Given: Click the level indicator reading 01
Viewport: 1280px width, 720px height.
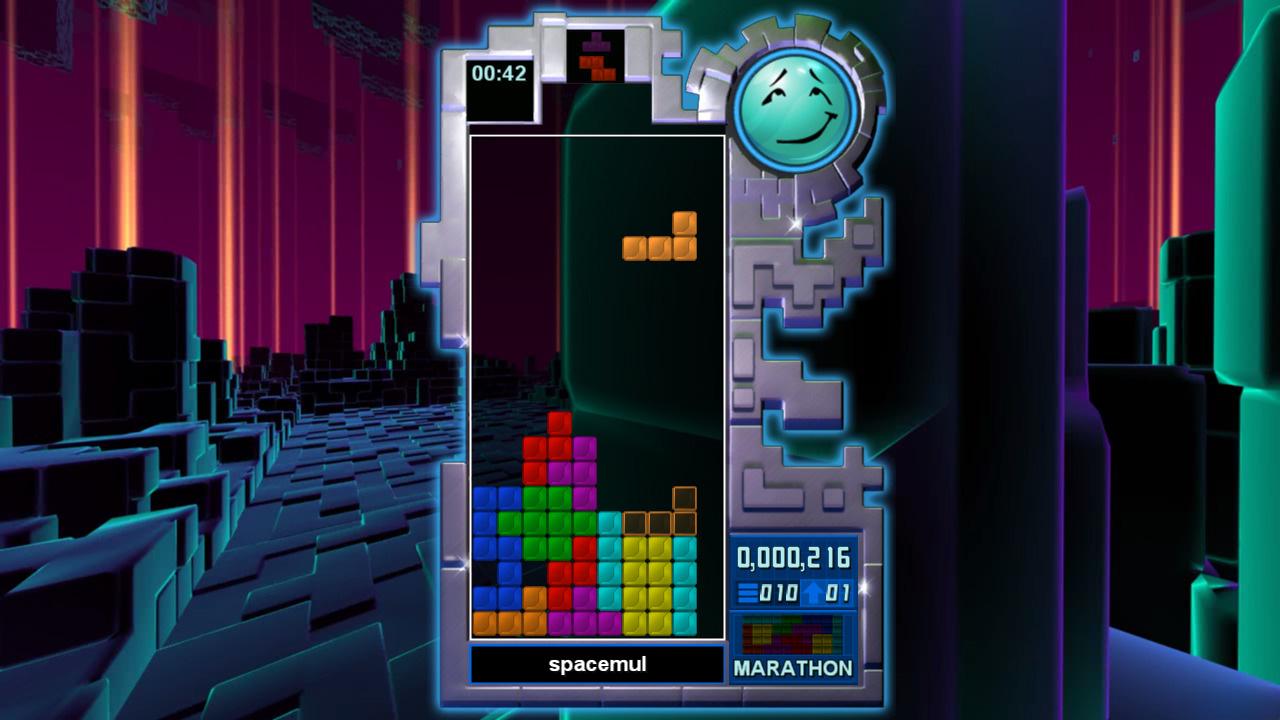Looking at the screenshot, I should tap(836, 591).
